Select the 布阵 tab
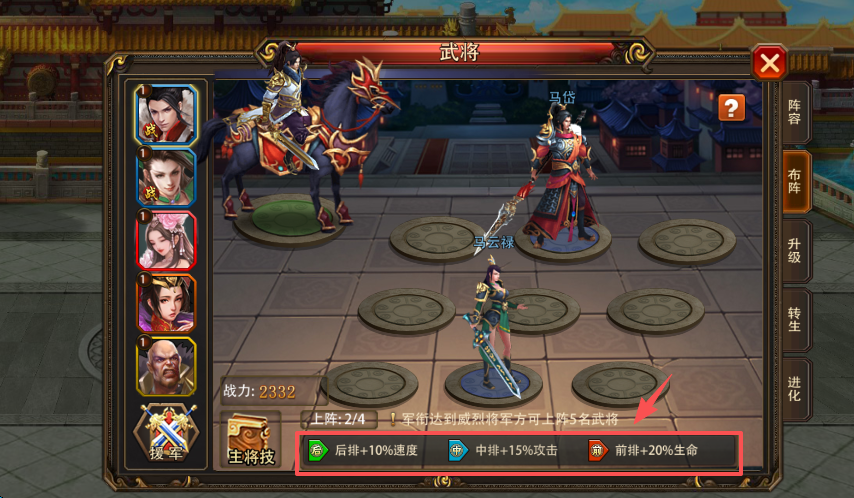854x498 pixels. click(795, 183)
